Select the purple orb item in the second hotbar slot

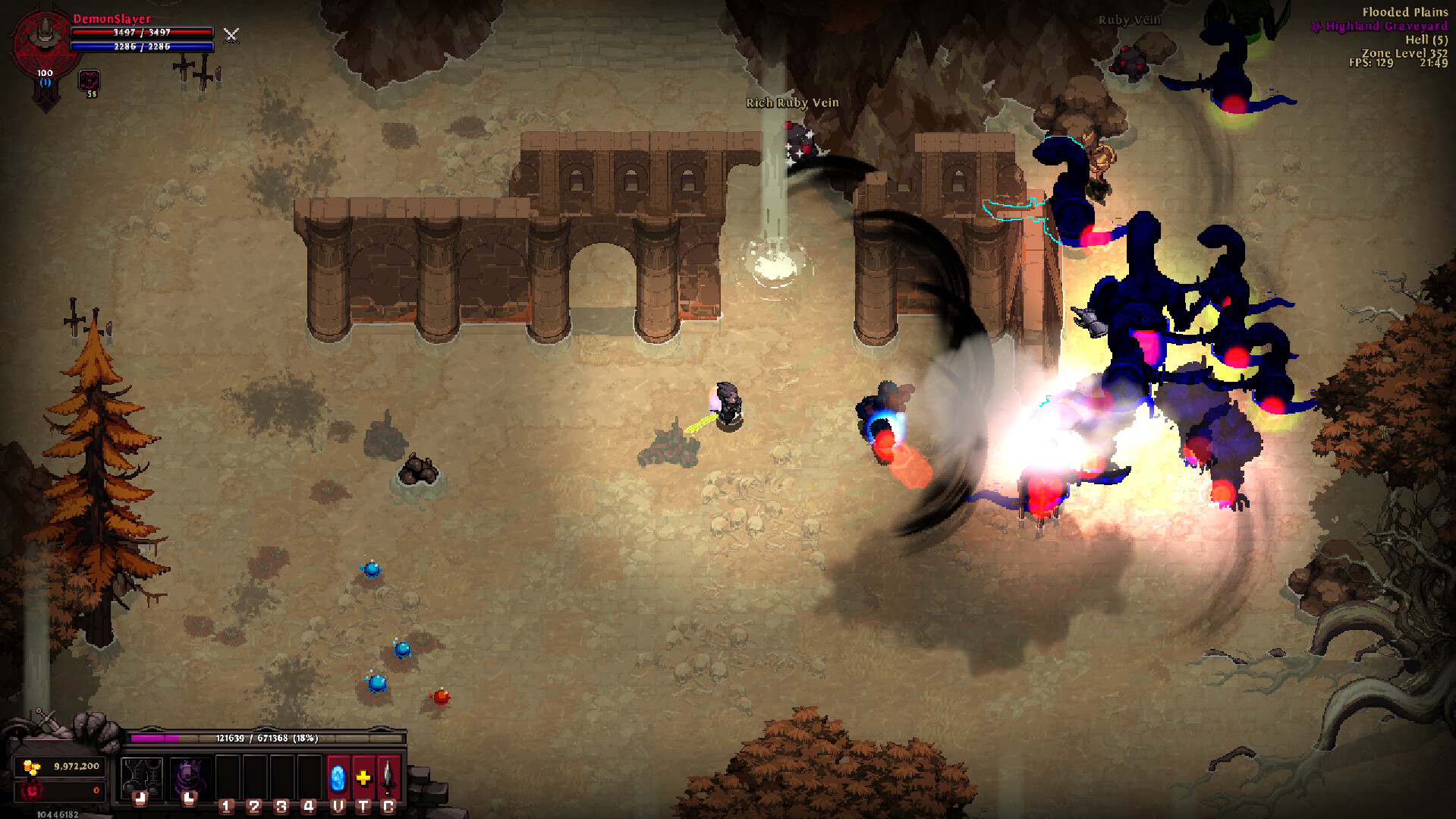pyautogui.click(x=190, y=776)
